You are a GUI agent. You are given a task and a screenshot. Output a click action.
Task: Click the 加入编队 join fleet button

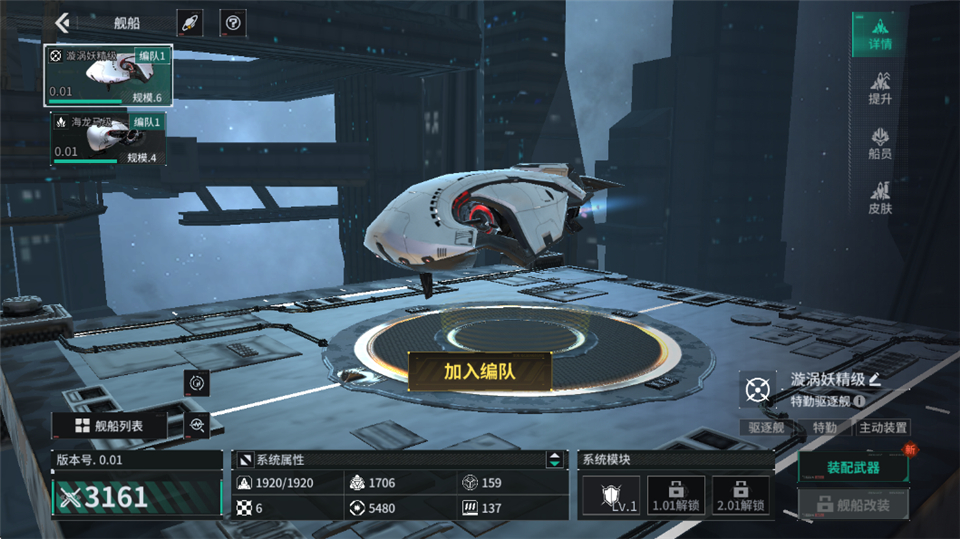coord(479,371)
